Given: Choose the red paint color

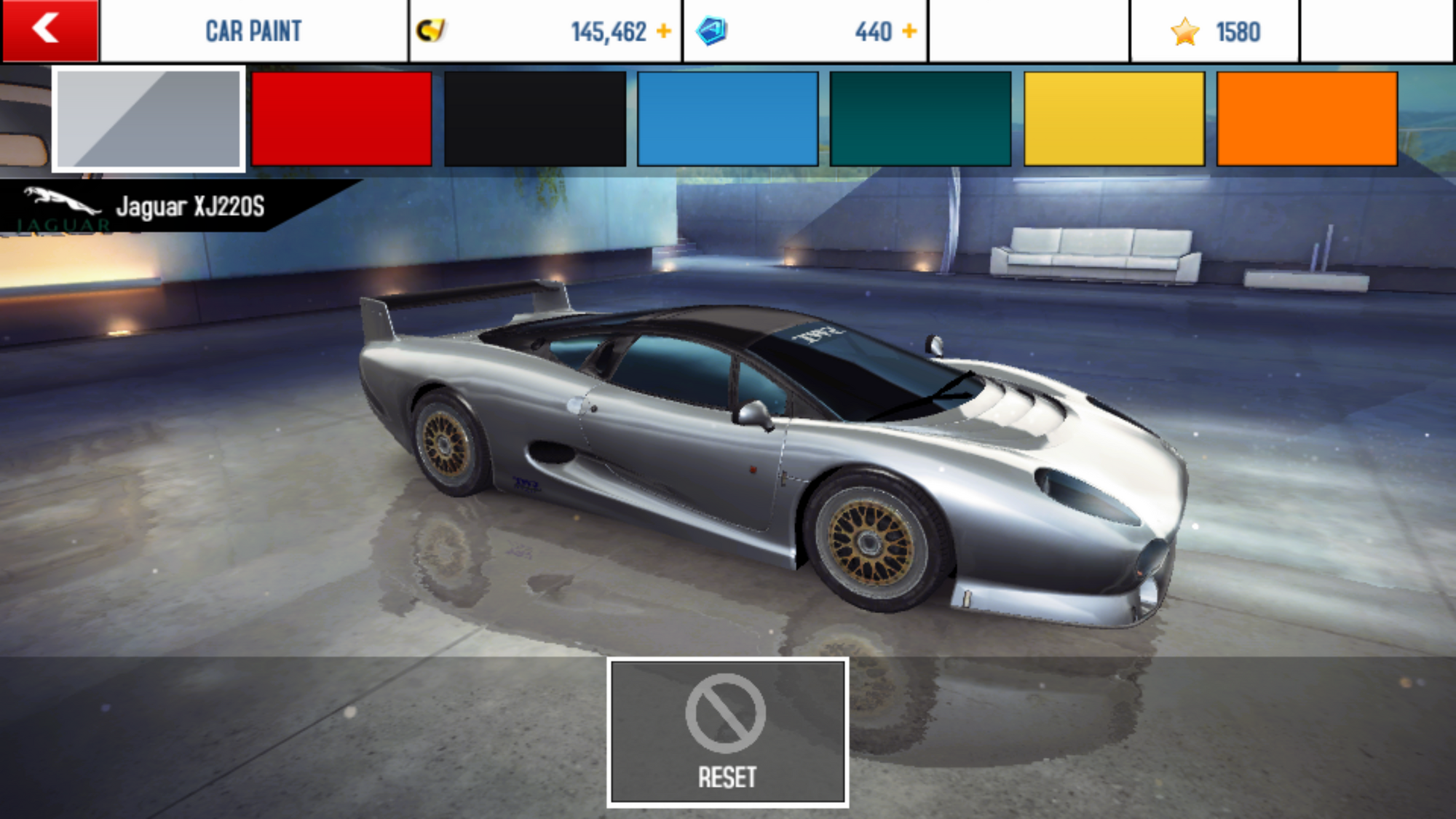Looking at the screenshot, I should click(341, 119).
